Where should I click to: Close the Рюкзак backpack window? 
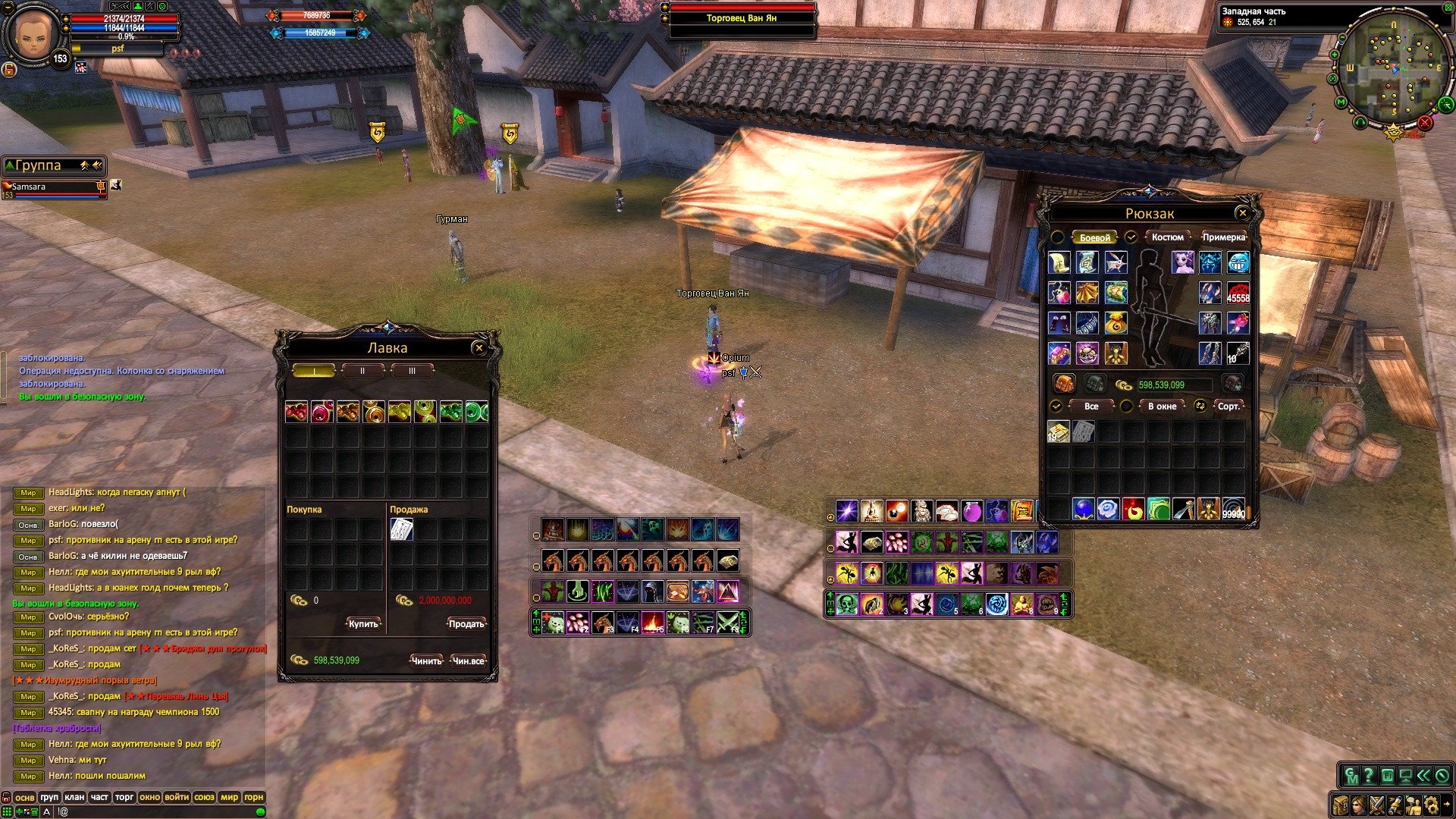(x=1242, y=213)
